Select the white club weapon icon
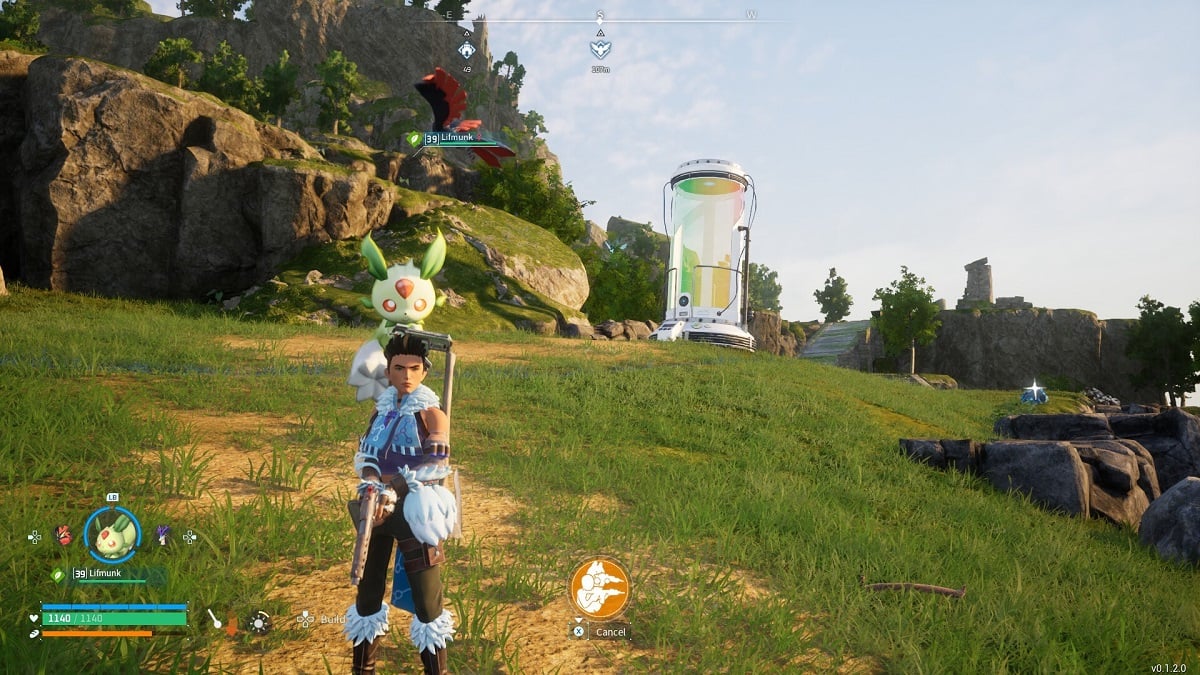This screenshot has width=1200, height=675. pos(214,619)
